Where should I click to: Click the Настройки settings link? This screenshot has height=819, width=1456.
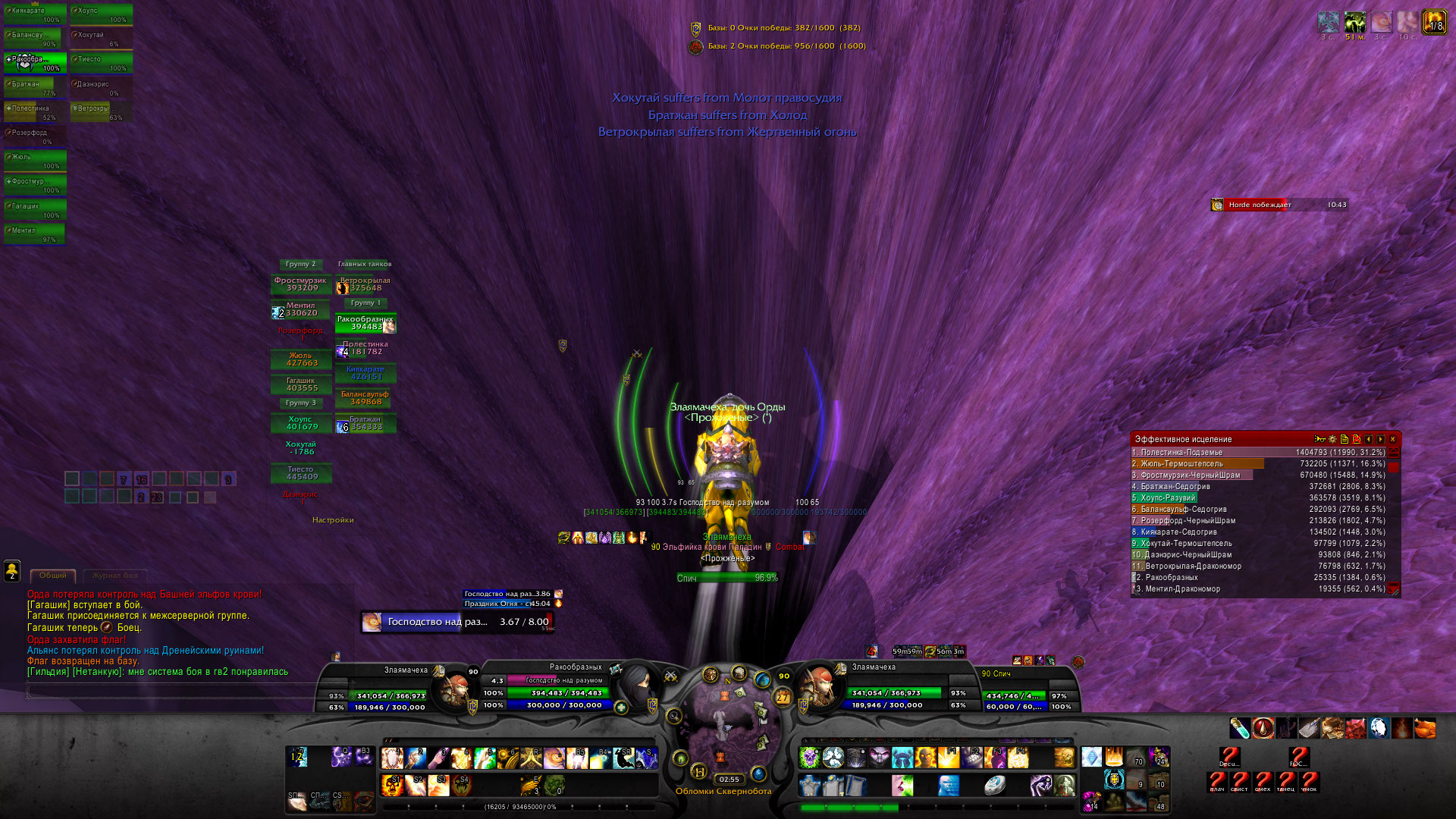click(x=333, y=520)
